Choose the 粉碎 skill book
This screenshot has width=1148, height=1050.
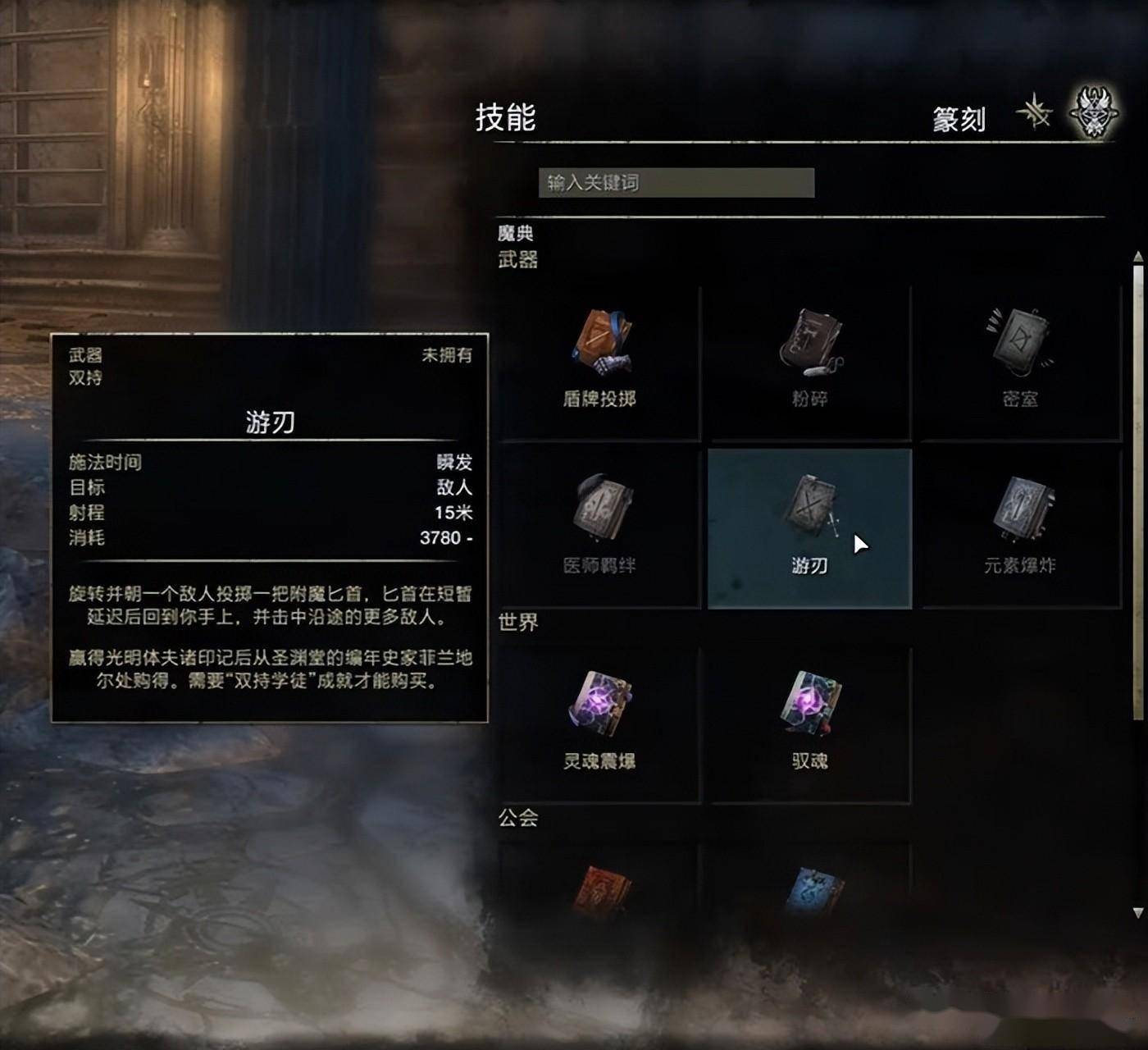[x=809, y=361]
